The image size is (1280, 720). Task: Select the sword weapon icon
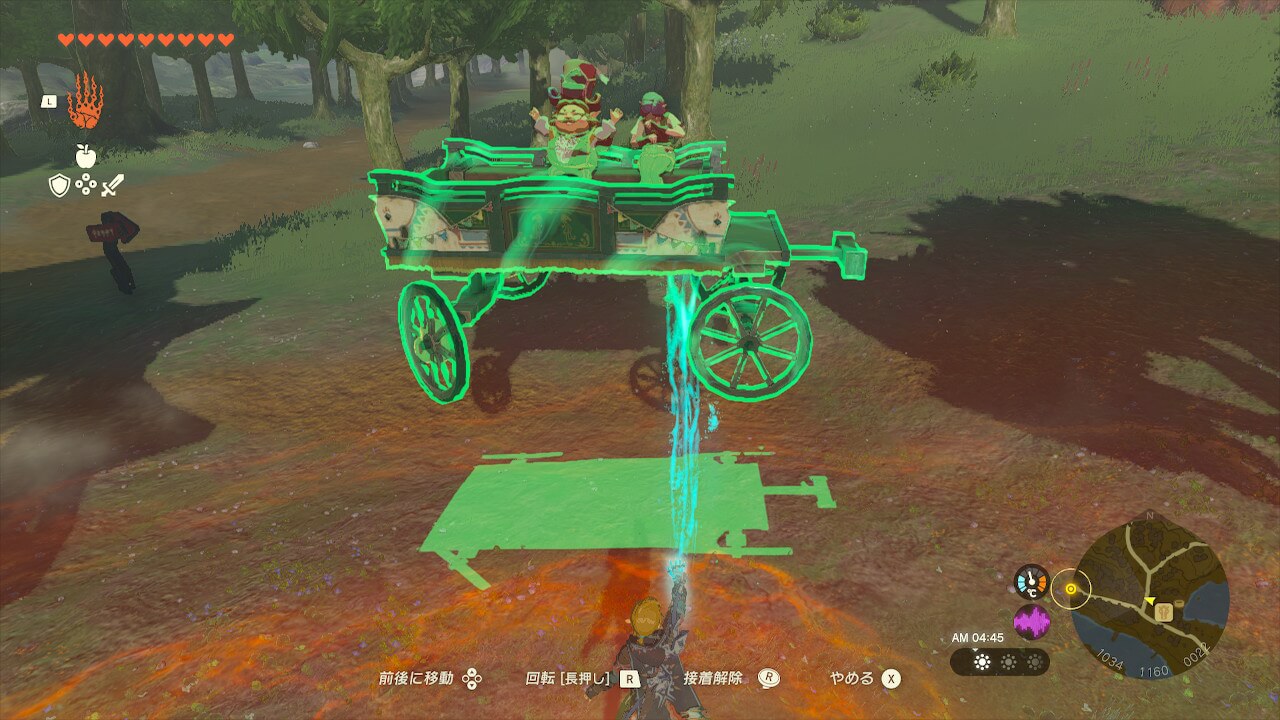pyautogui.click(x=112, y=185)
